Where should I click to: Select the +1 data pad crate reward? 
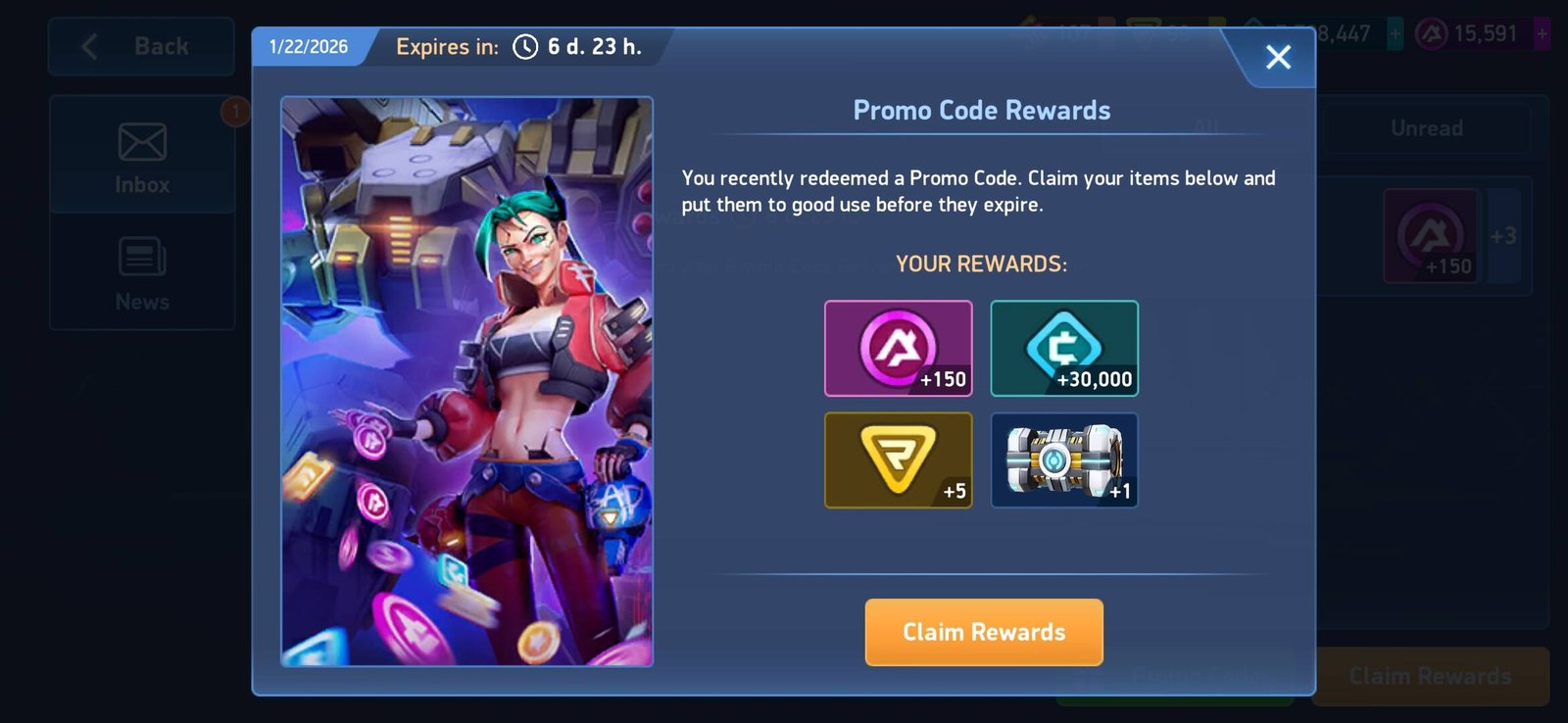coord(1063,459)
